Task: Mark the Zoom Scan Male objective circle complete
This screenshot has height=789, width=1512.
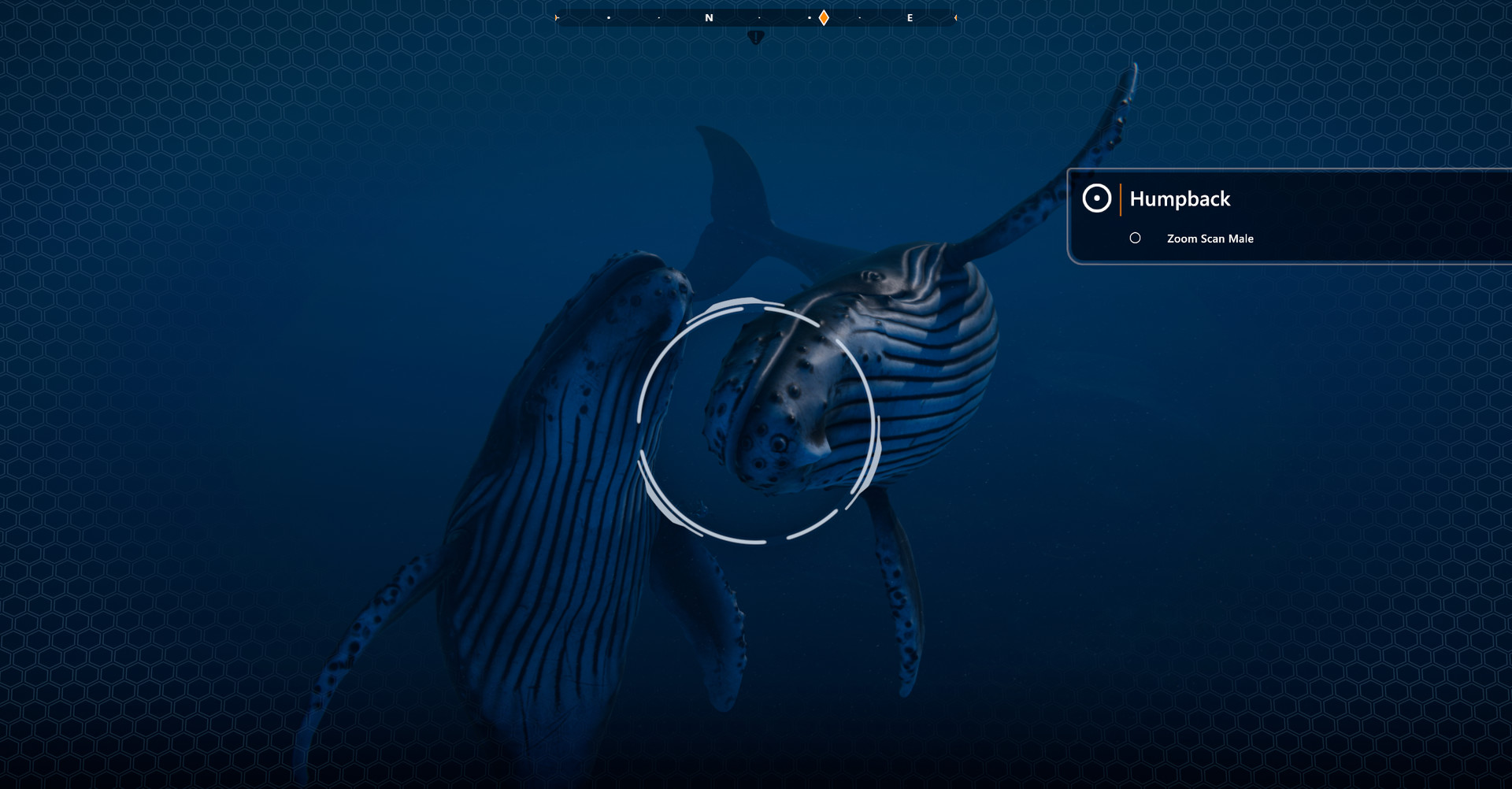Action: click(x=1136, y=238)
